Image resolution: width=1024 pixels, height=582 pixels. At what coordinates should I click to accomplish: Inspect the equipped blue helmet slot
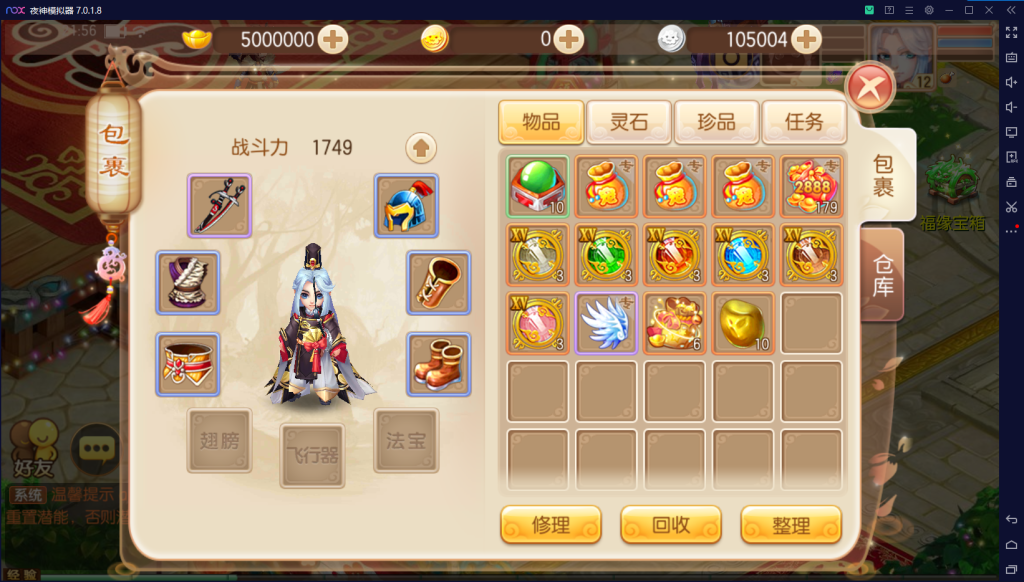(406, 205)
